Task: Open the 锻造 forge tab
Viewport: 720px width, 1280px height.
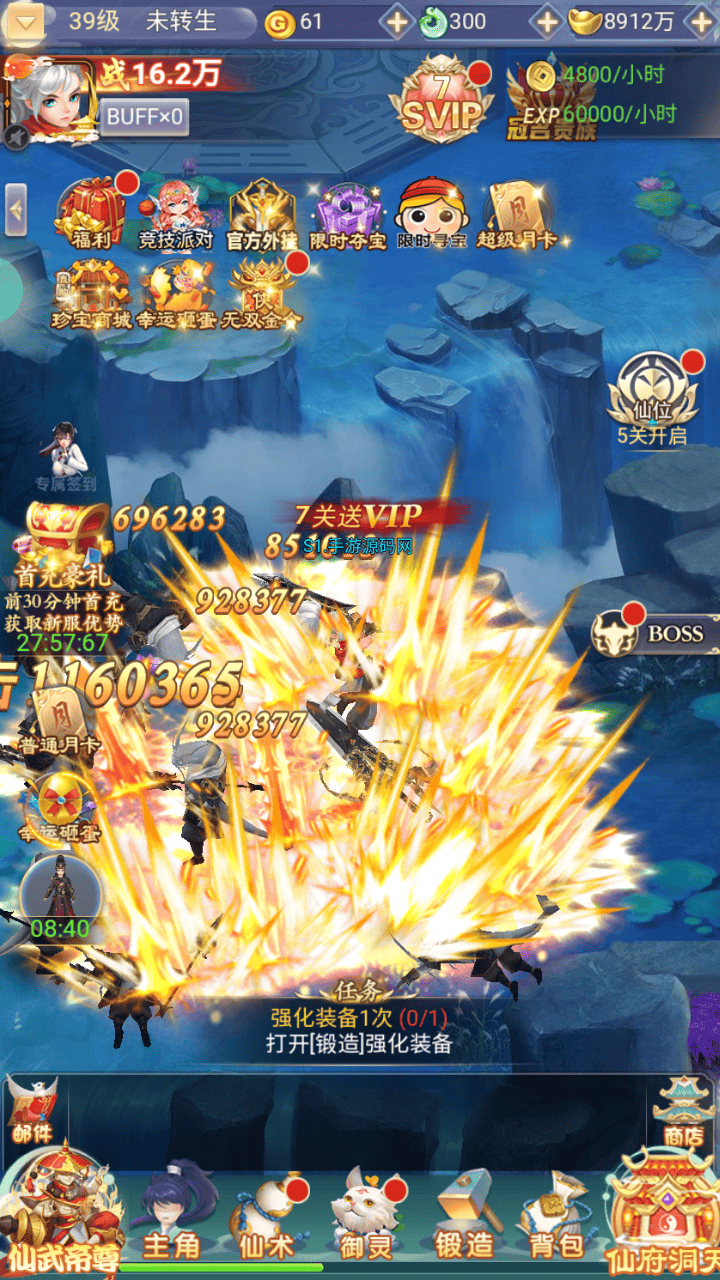Action: [464, 1218]
